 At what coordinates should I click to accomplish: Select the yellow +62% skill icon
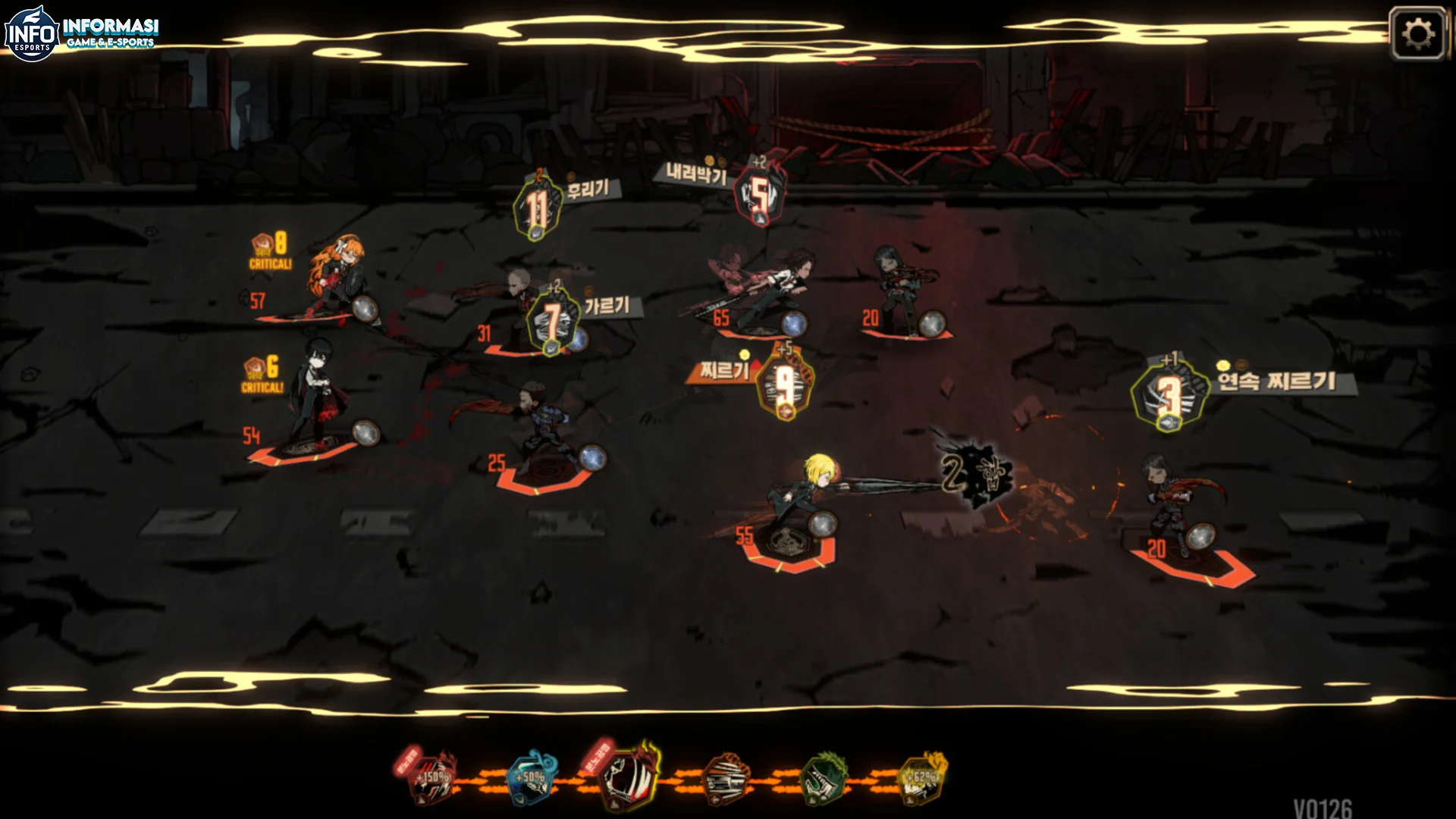[921, 779]
